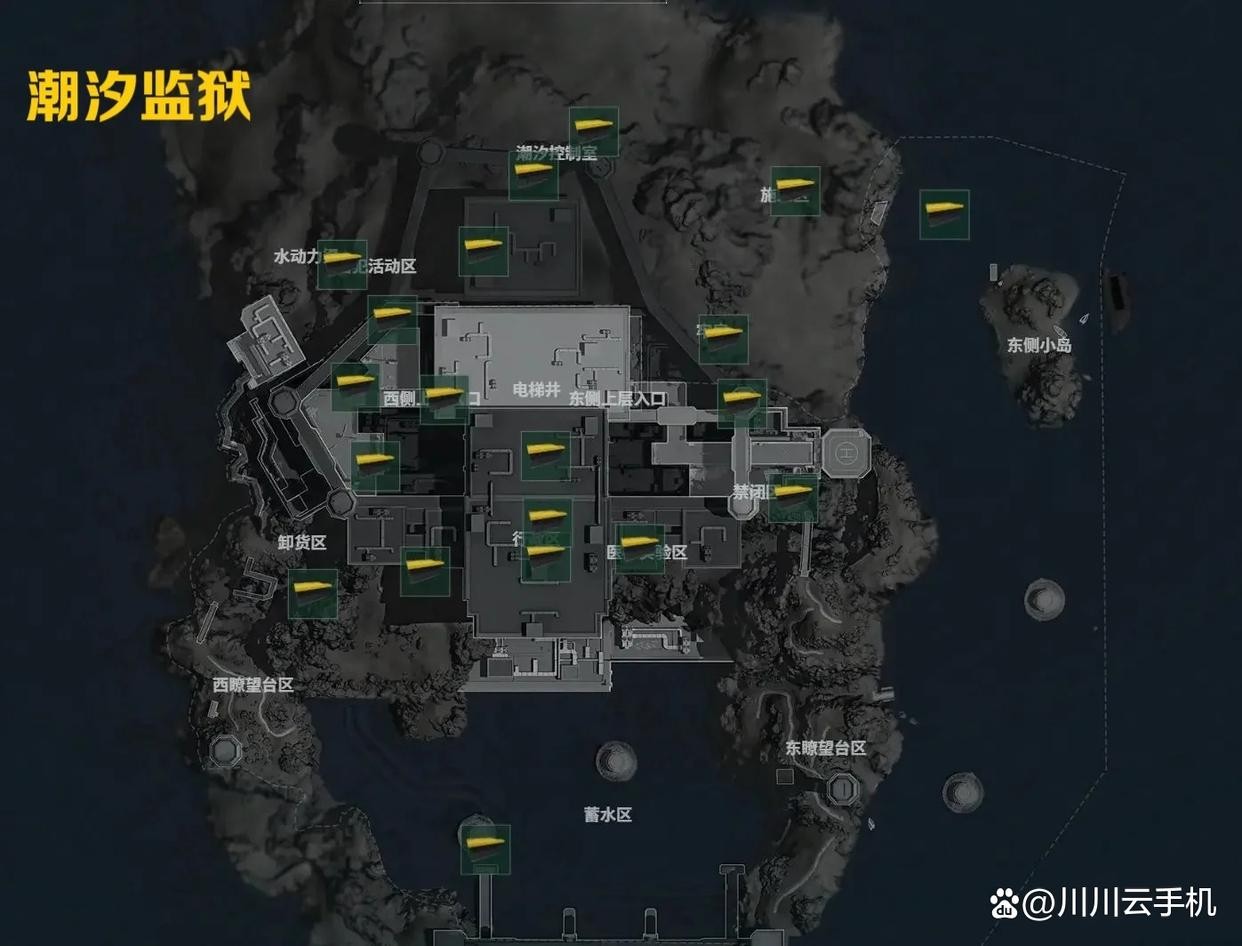
Task: Choose the gold bar marker over 医疗实验区 label
Action: click(640, 548)
